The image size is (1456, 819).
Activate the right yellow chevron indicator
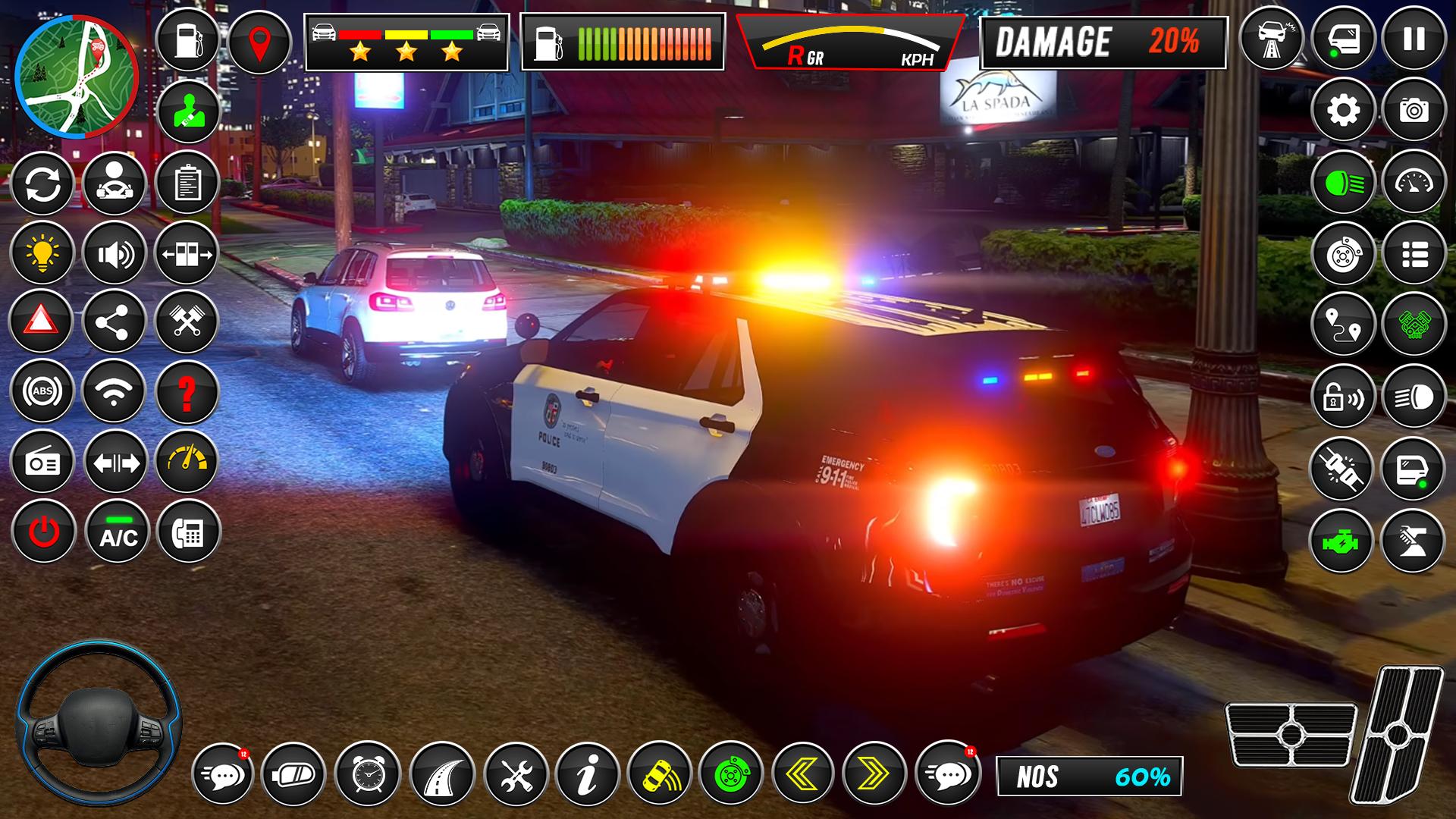[874, 773]
